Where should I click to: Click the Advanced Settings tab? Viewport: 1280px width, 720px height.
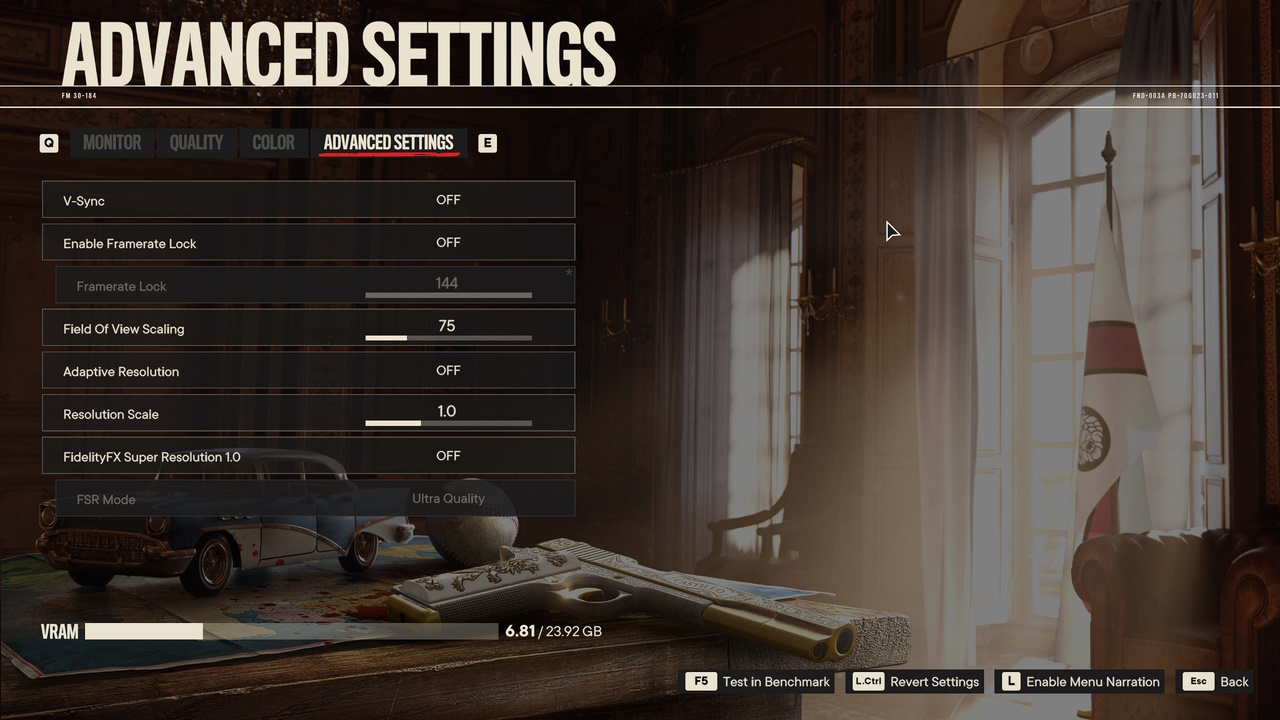click(x=388, y=143)
